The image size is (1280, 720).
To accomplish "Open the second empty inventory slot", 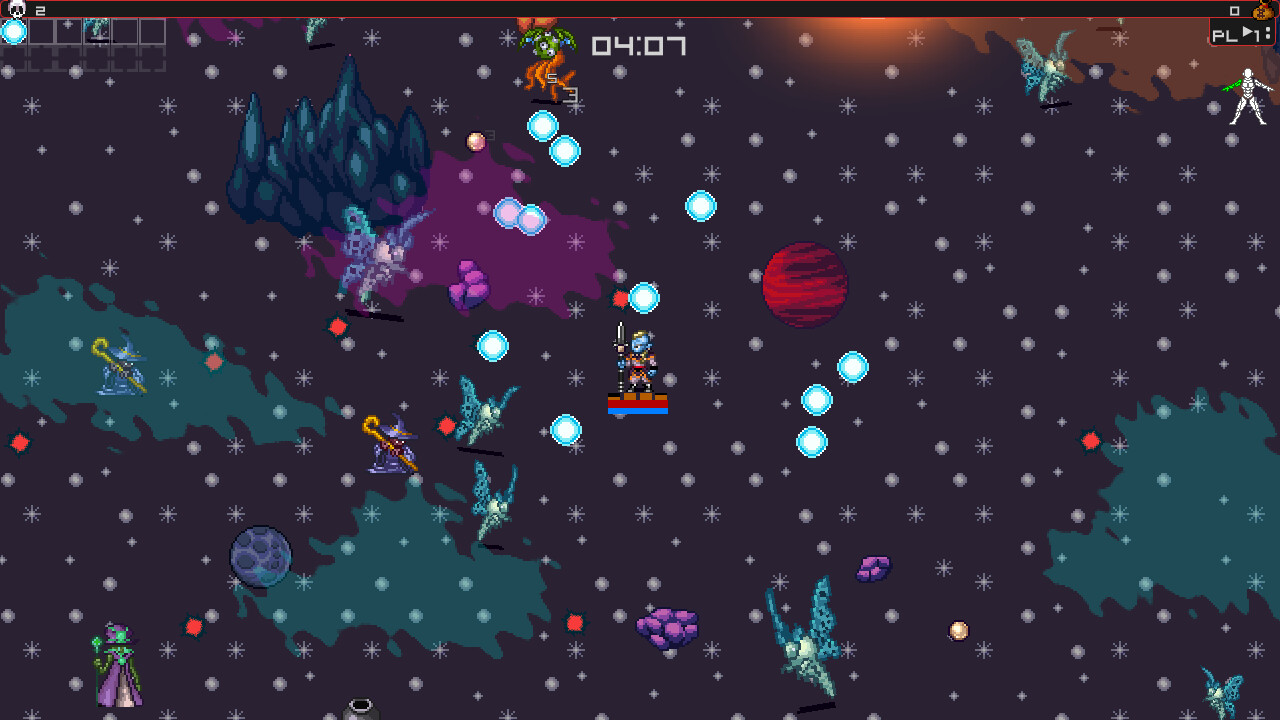I will (x=43, y=31).
